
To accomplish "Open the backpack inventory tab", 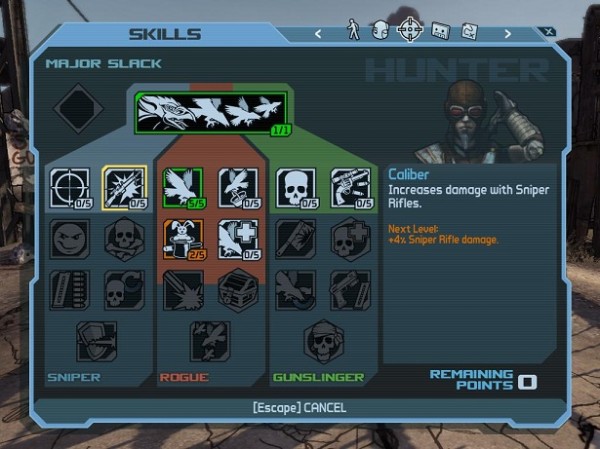I will pyautogui.click(x=381, y=32).
